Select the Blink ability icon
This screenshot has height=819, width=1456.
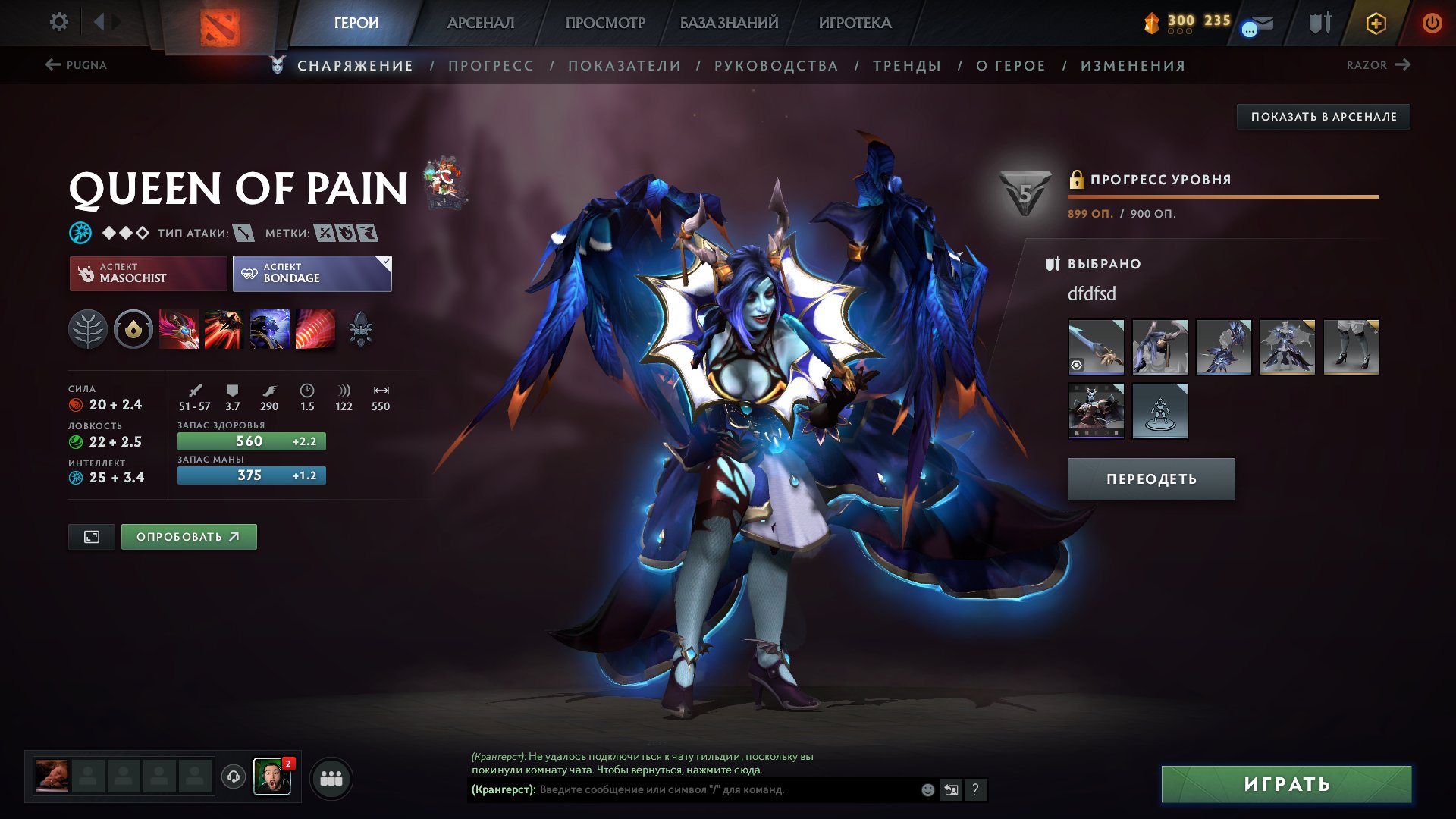point(224,329)
